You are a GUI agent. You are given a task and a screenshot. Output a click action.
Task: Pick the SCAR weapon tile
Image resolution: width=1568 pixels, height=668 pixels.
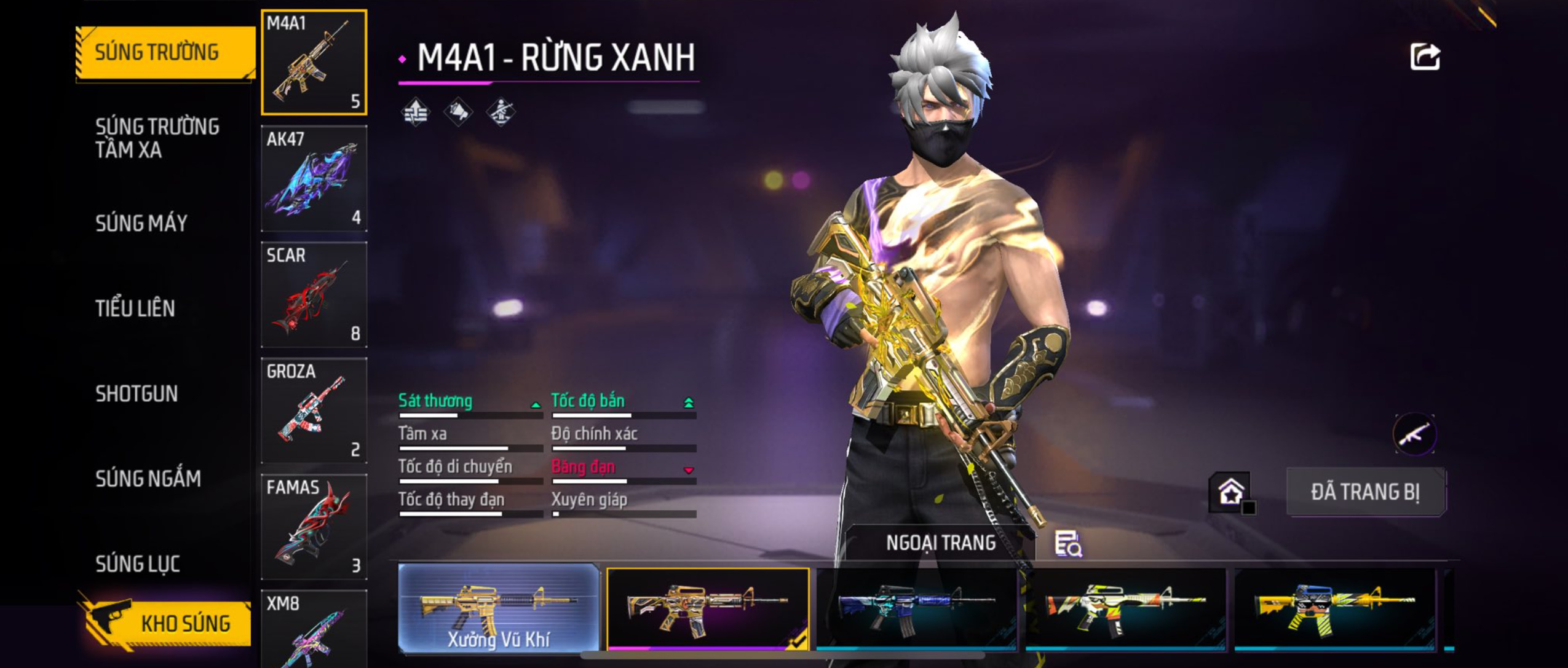coord(314,295)
